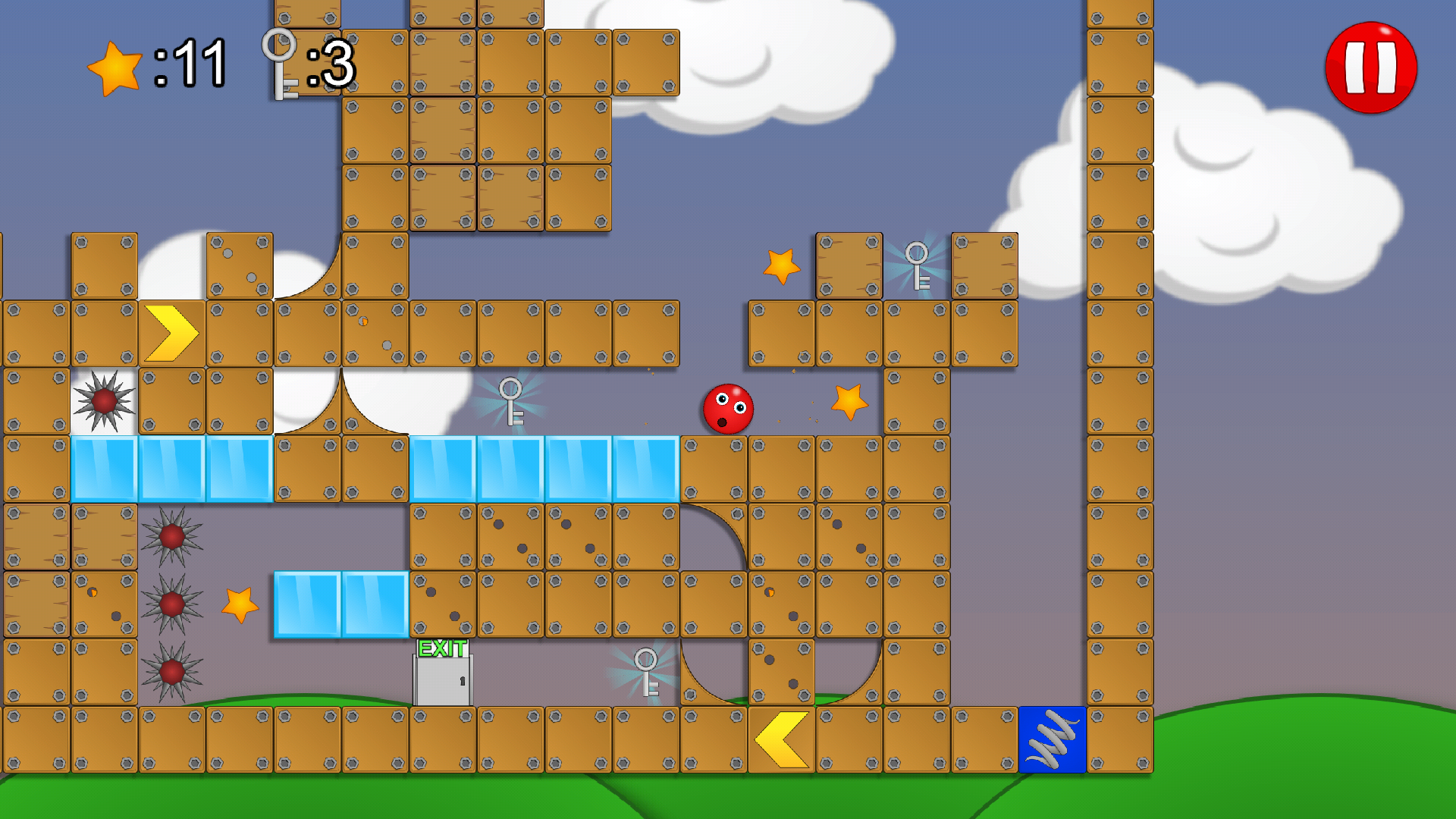Click the yellow right-pointing arrow sign
The width and height of the screenshot is (1456, 819).
(x=171, y=331)
